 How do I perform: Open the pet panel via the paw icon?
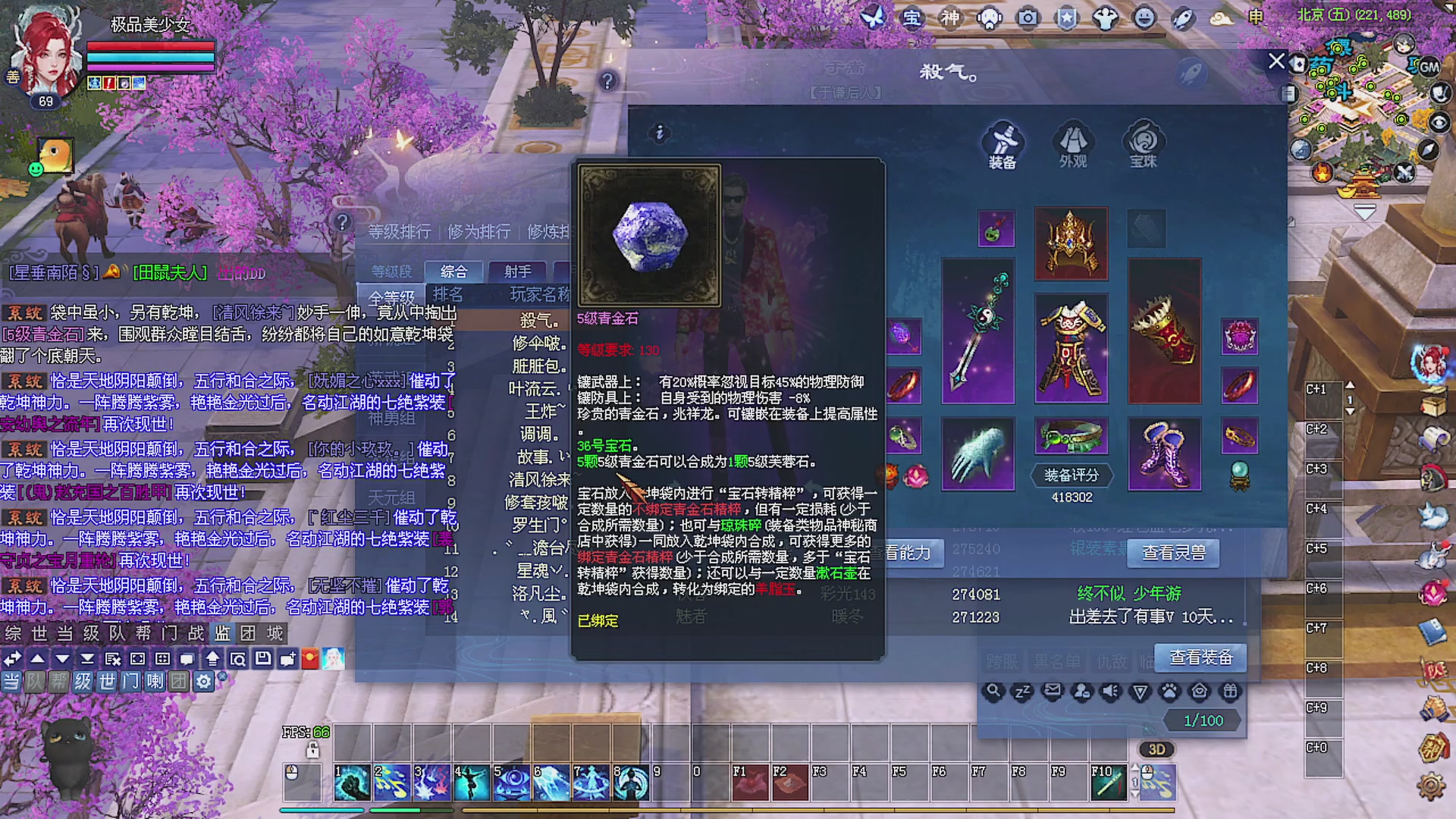point(1169,690)
